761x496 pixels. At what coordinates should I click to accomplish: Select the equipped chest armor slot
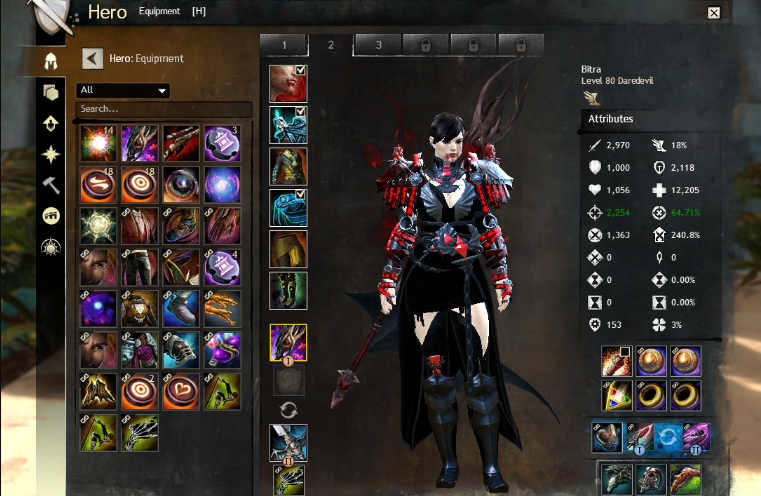pyautogui.click(x=288, y=166)
